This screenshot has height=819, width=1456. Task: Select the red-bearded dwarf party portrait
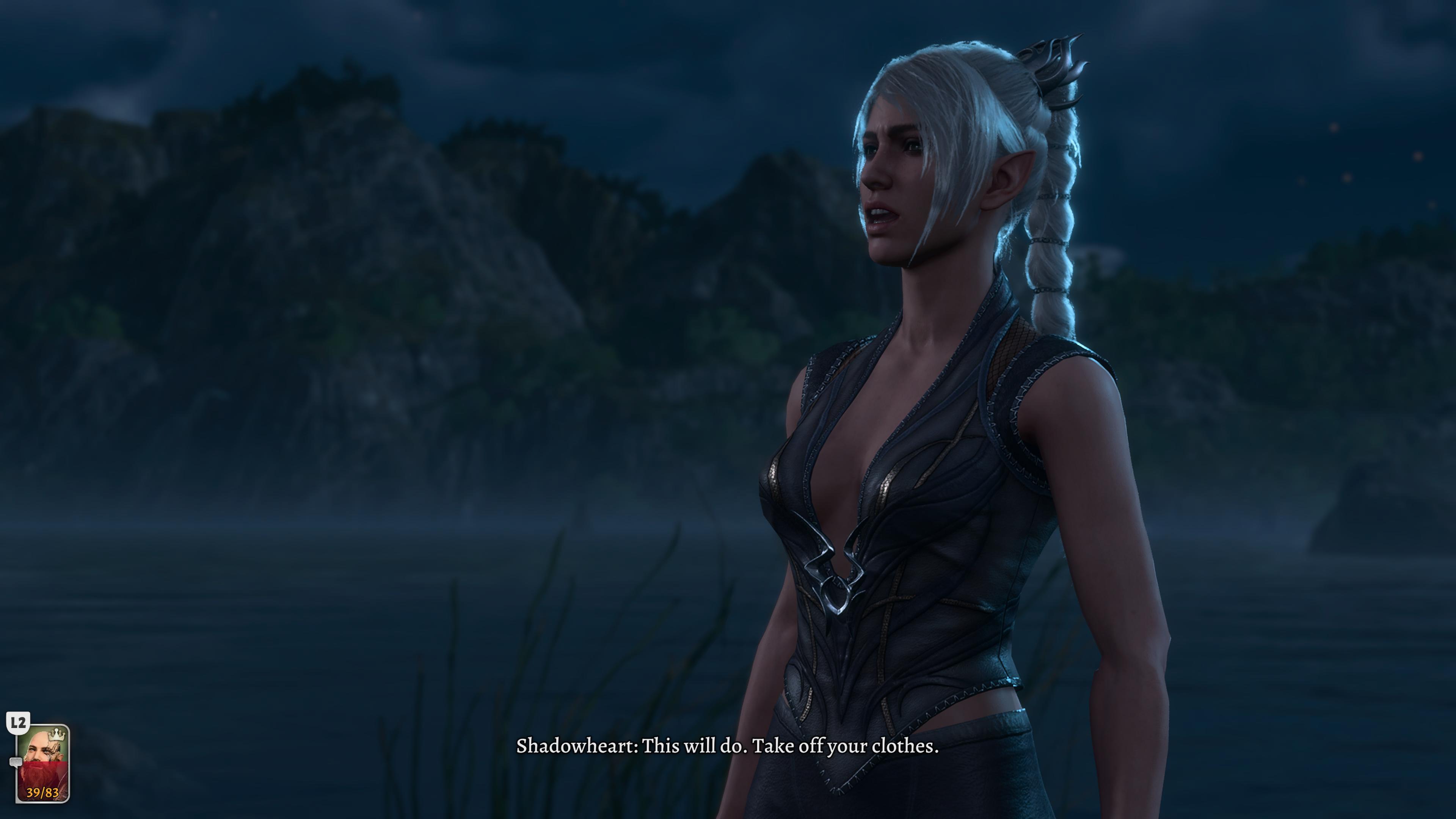tap(43, 763)
